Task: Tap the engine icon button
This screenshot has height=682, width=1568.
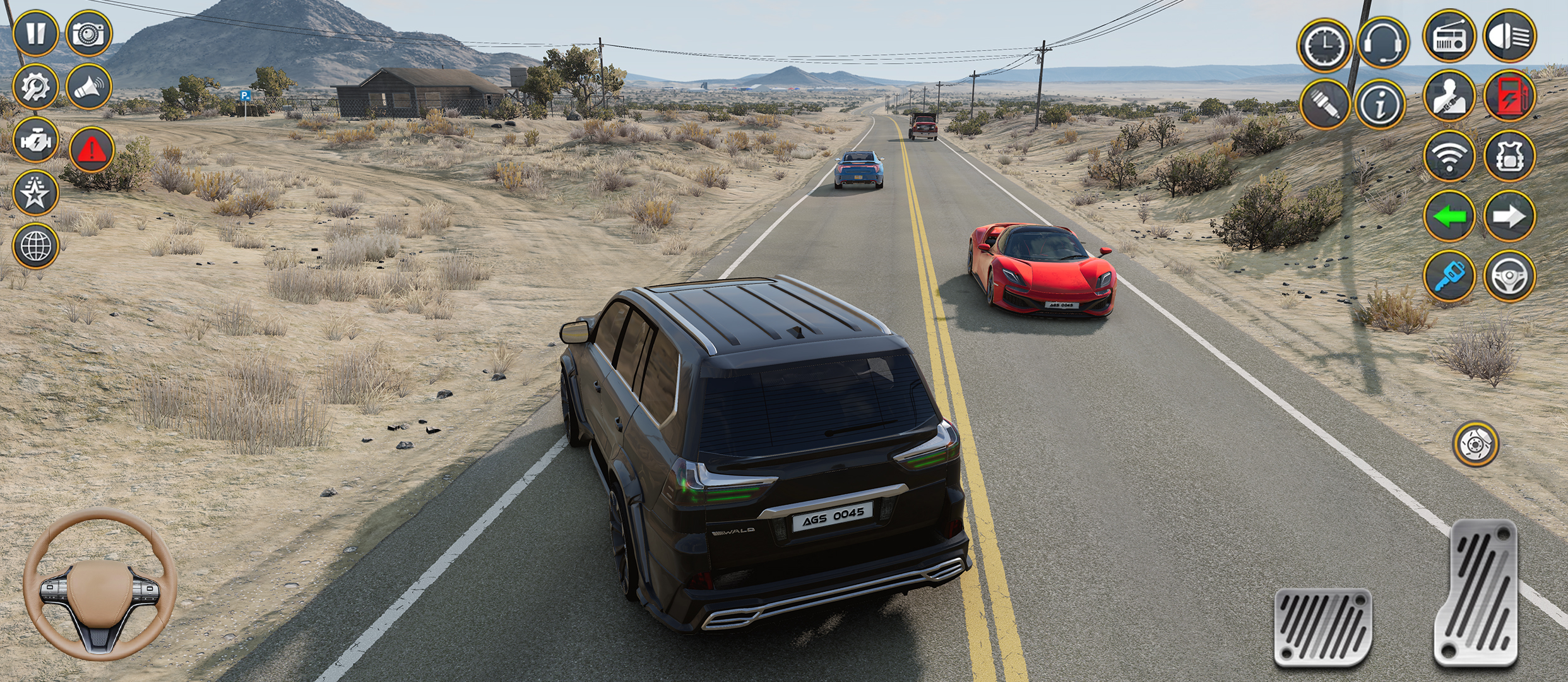Action: [x=35, y=140]
